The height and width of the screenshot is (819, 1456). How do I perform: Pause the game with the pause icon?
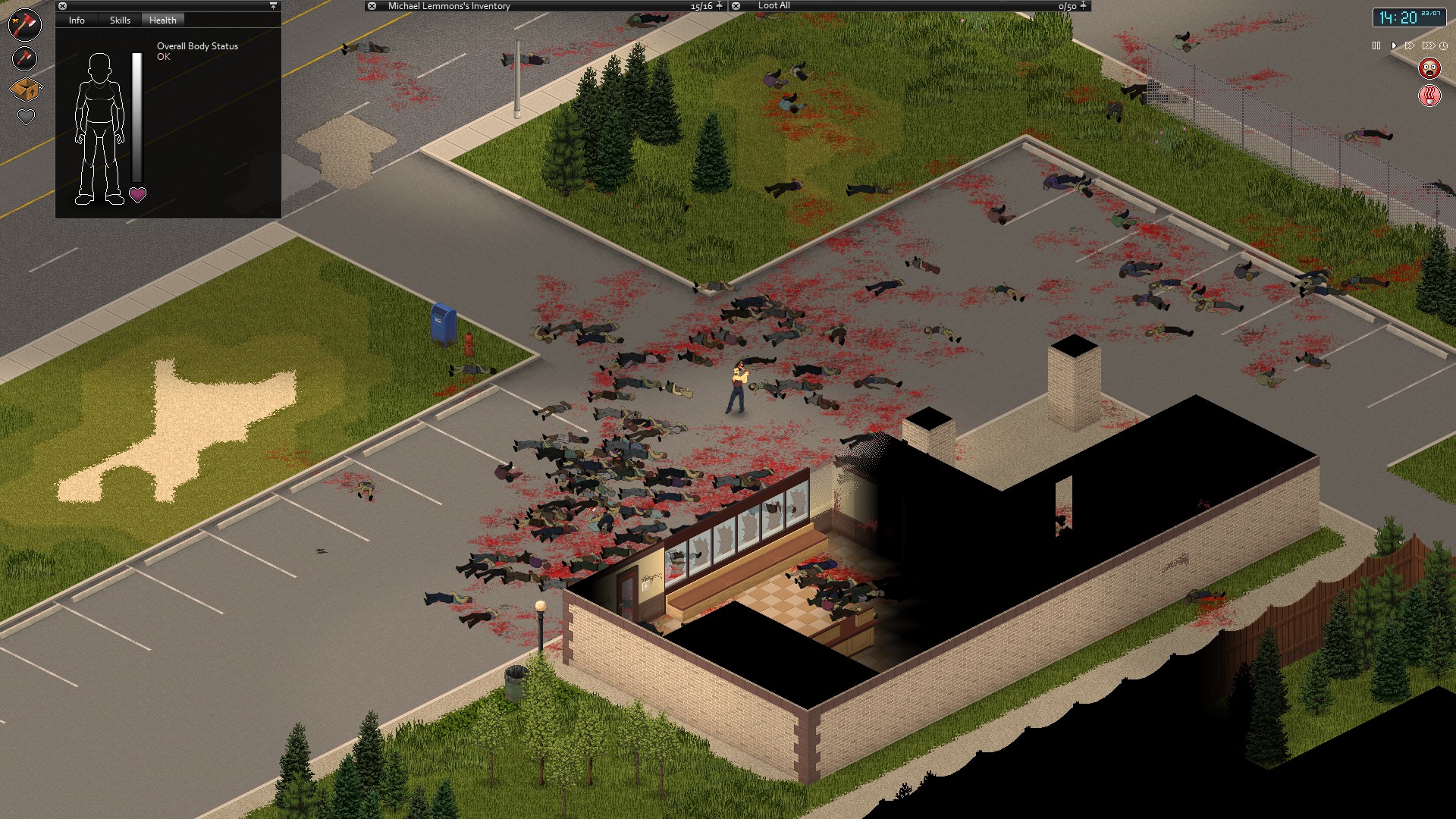coord(1376,45)
